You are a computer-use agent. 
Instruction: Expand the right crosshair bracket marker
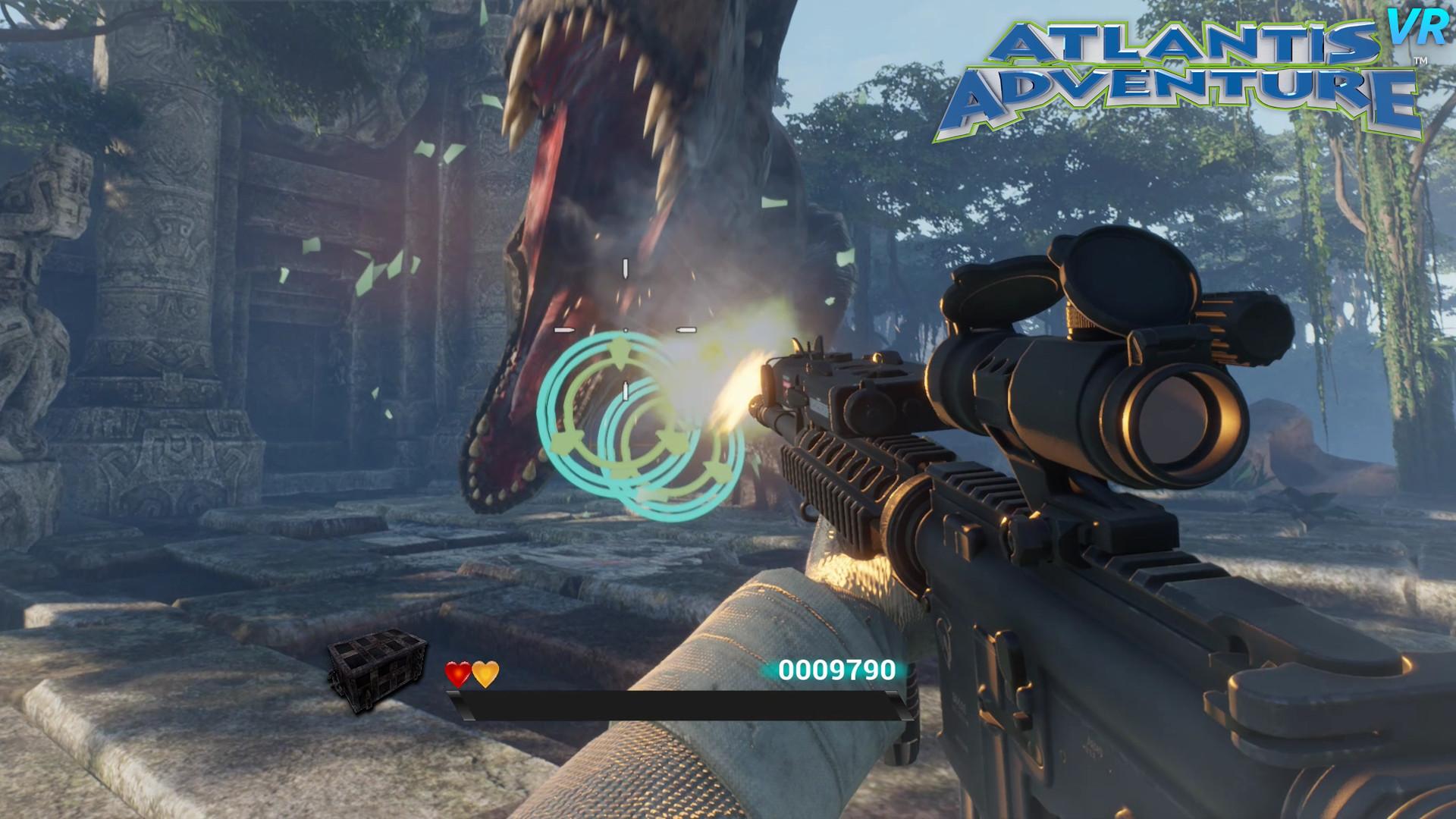point(686,329)
